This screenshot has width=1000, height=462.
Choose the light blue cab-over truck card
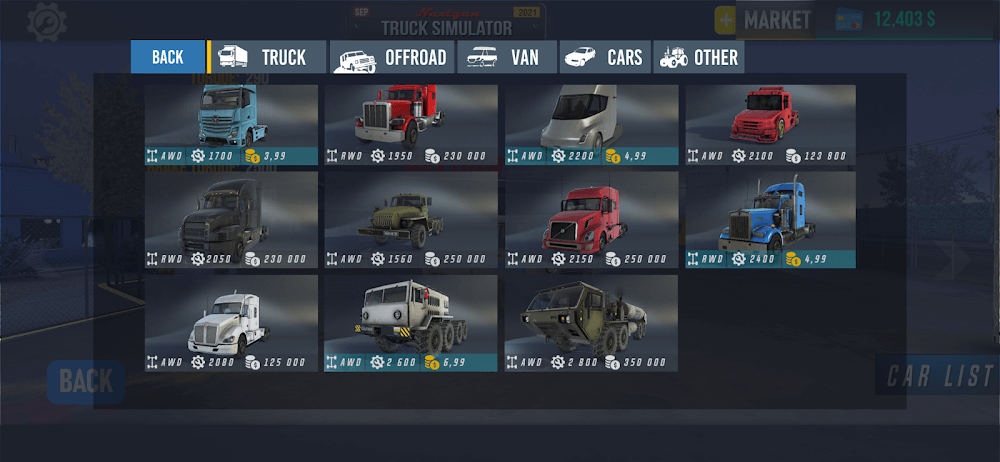click(x=231, y=124)
